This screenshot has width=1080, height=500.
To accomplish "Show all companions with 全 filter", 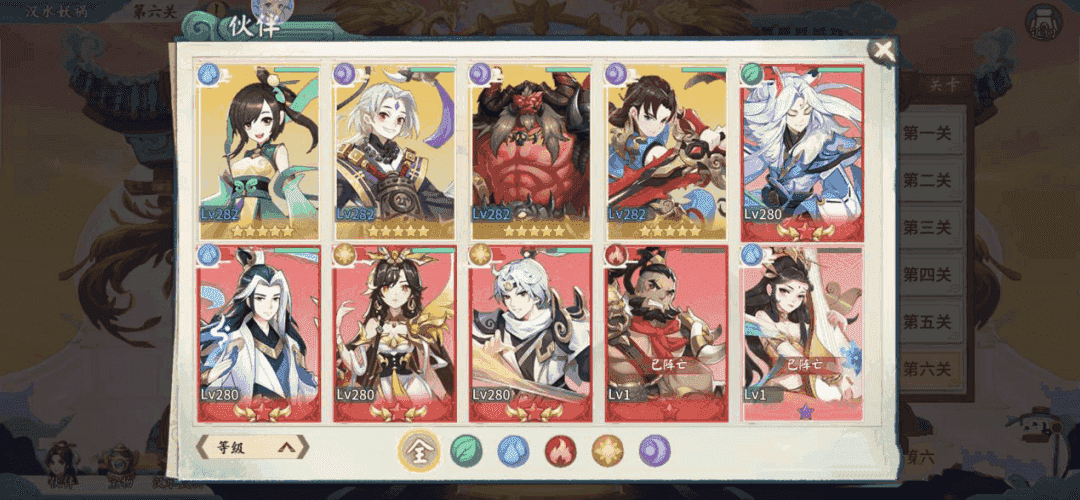I will coord(419,451).
